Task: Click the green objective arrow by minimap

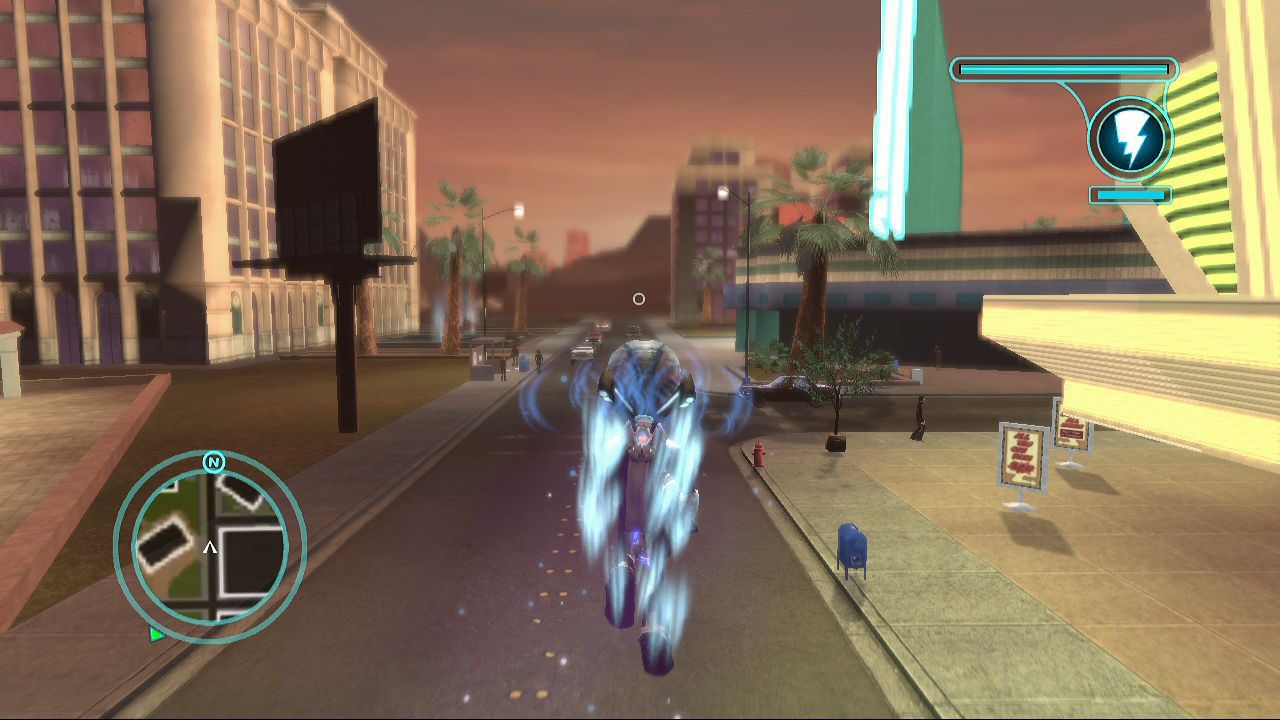Action: [156, 633]
